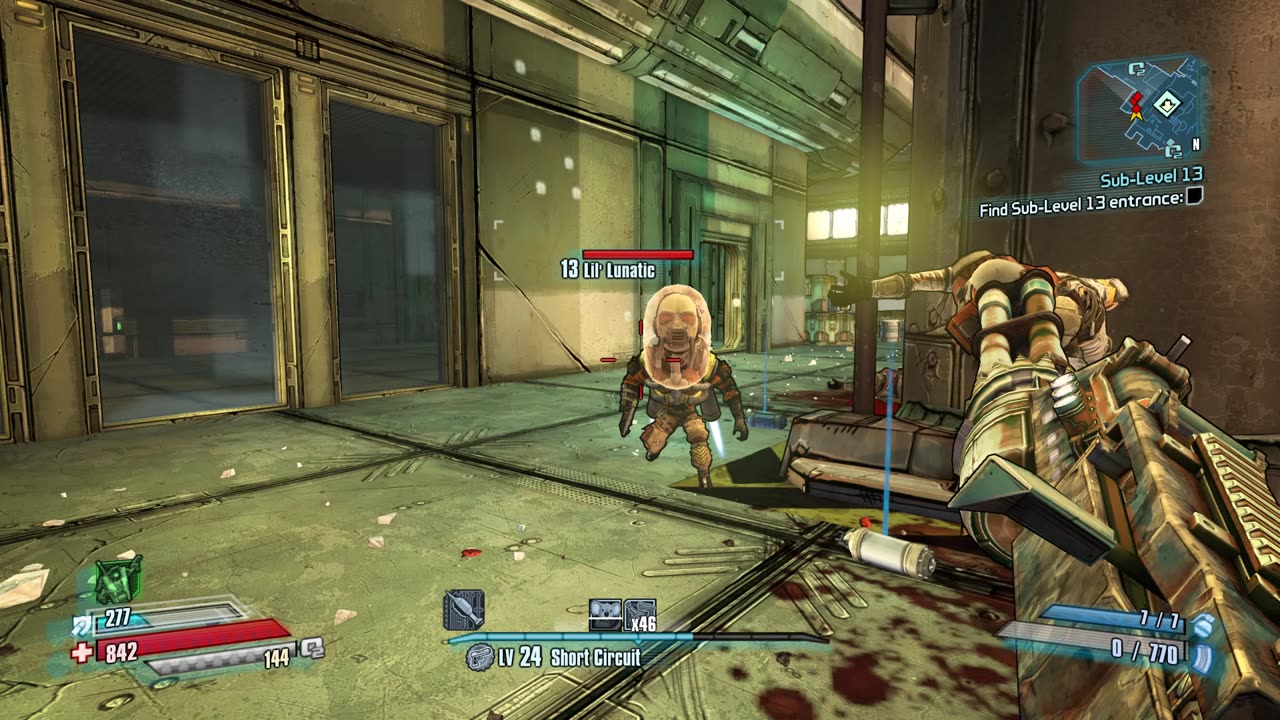Click the Sub-Level 13 mission title

(x=1150, y=179)
